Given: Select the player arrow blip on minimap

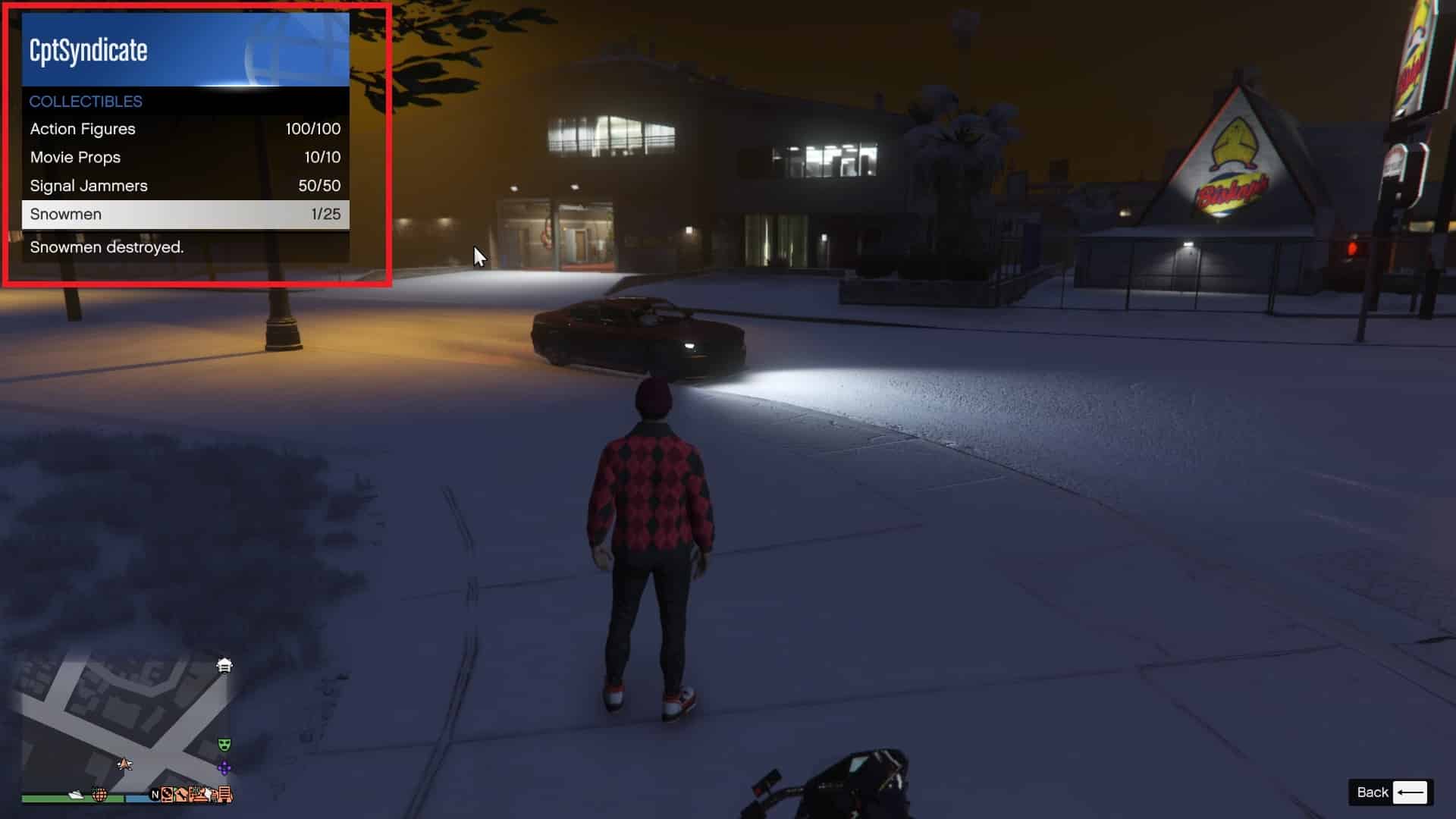Looking at the screenshot, I should (125, 765).
